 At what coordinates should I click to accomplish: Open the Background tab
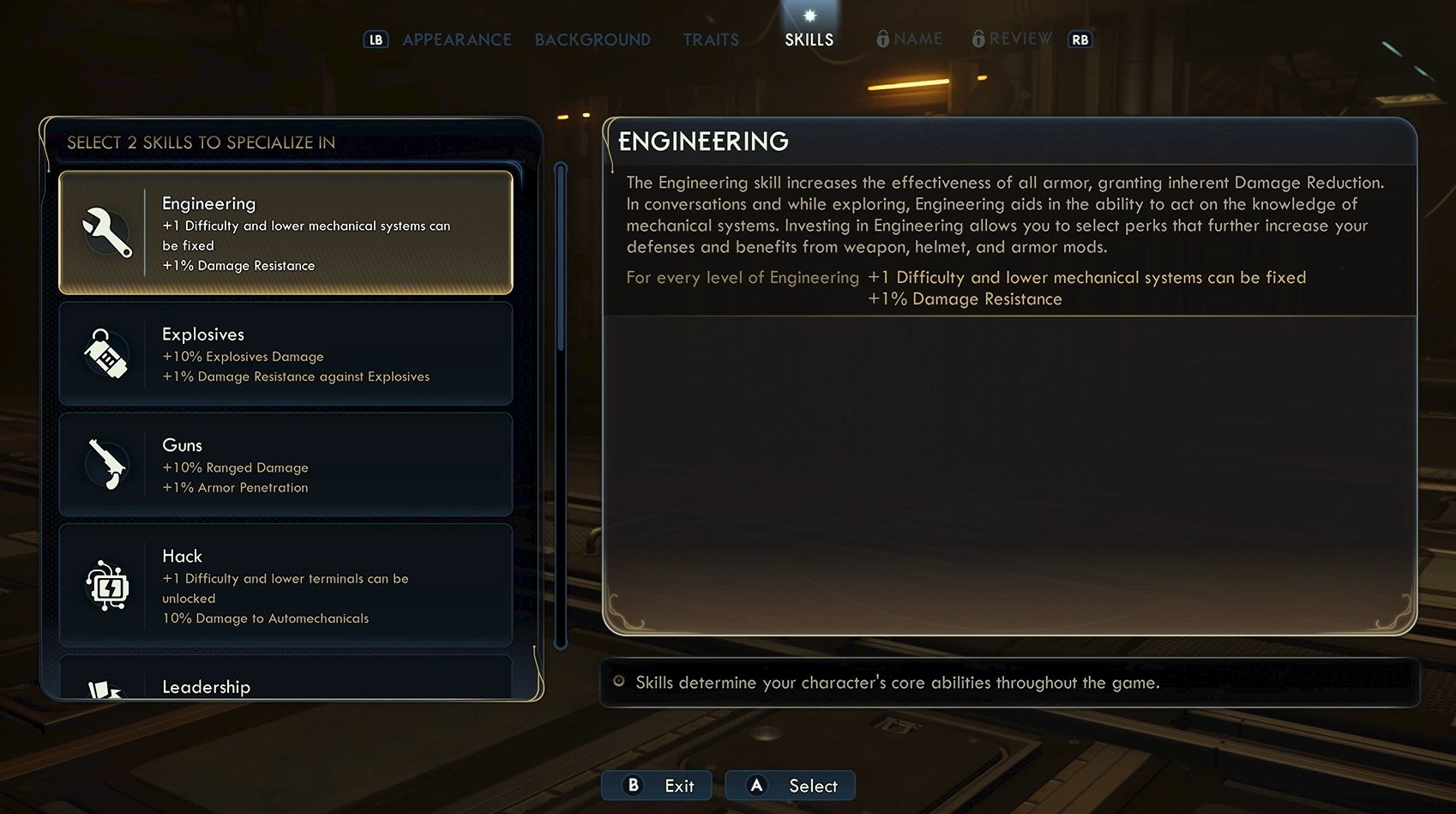[592, 39]
